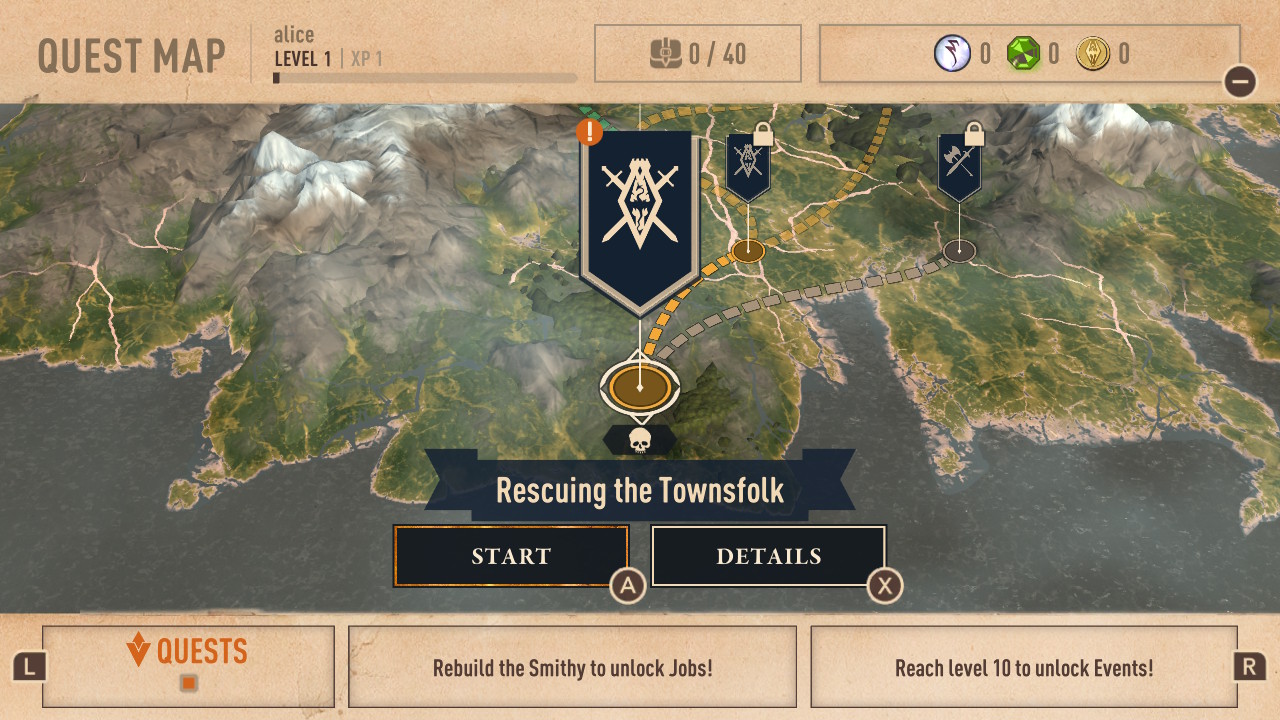1280x720 pixels.
Task: Click the orange quest alert exclamation icon
Action: click(590, 130)
